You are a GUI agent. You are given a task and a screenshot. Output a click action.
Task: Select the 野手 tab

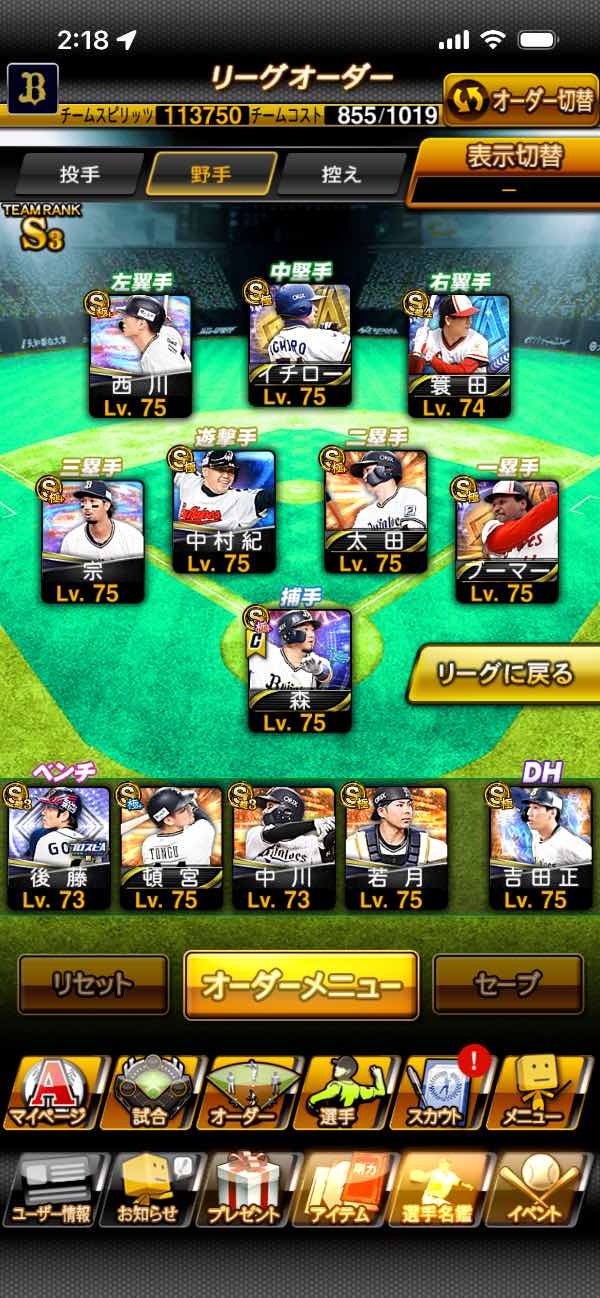tap(211, 174)
